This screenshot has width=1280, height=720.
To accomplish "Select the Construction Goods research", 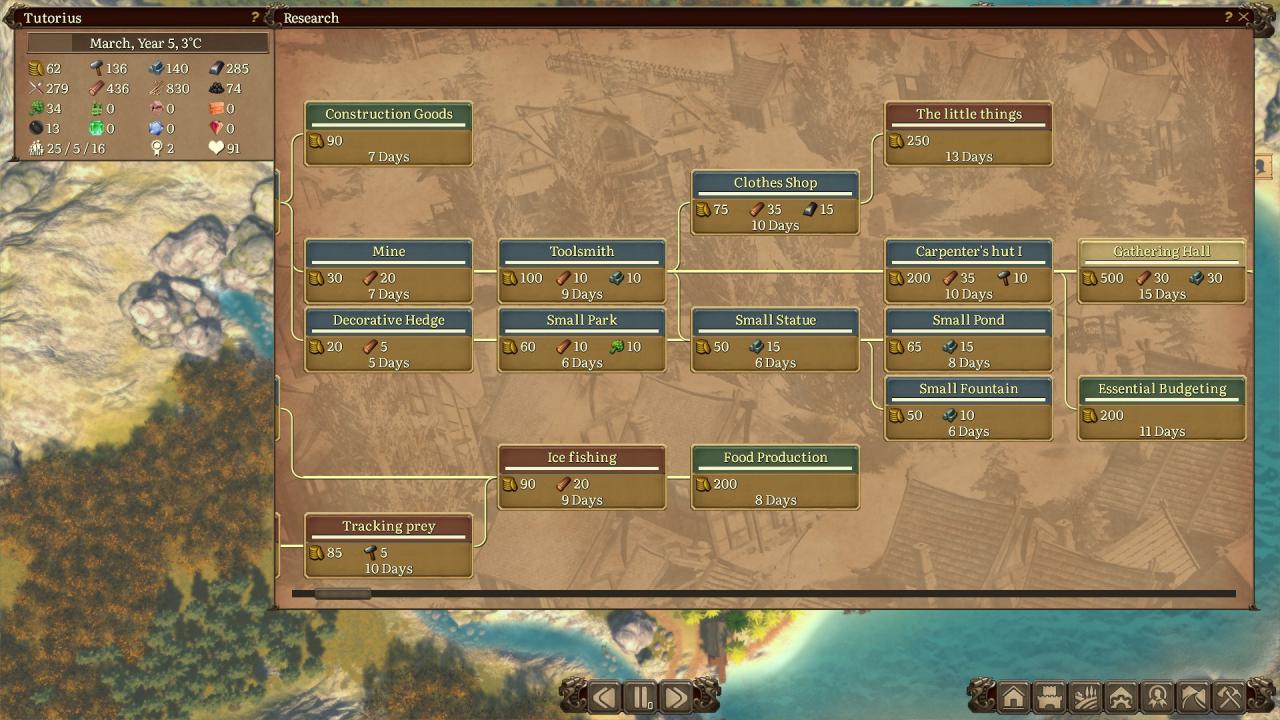I will pyautogui.click(x=388, y=134).
